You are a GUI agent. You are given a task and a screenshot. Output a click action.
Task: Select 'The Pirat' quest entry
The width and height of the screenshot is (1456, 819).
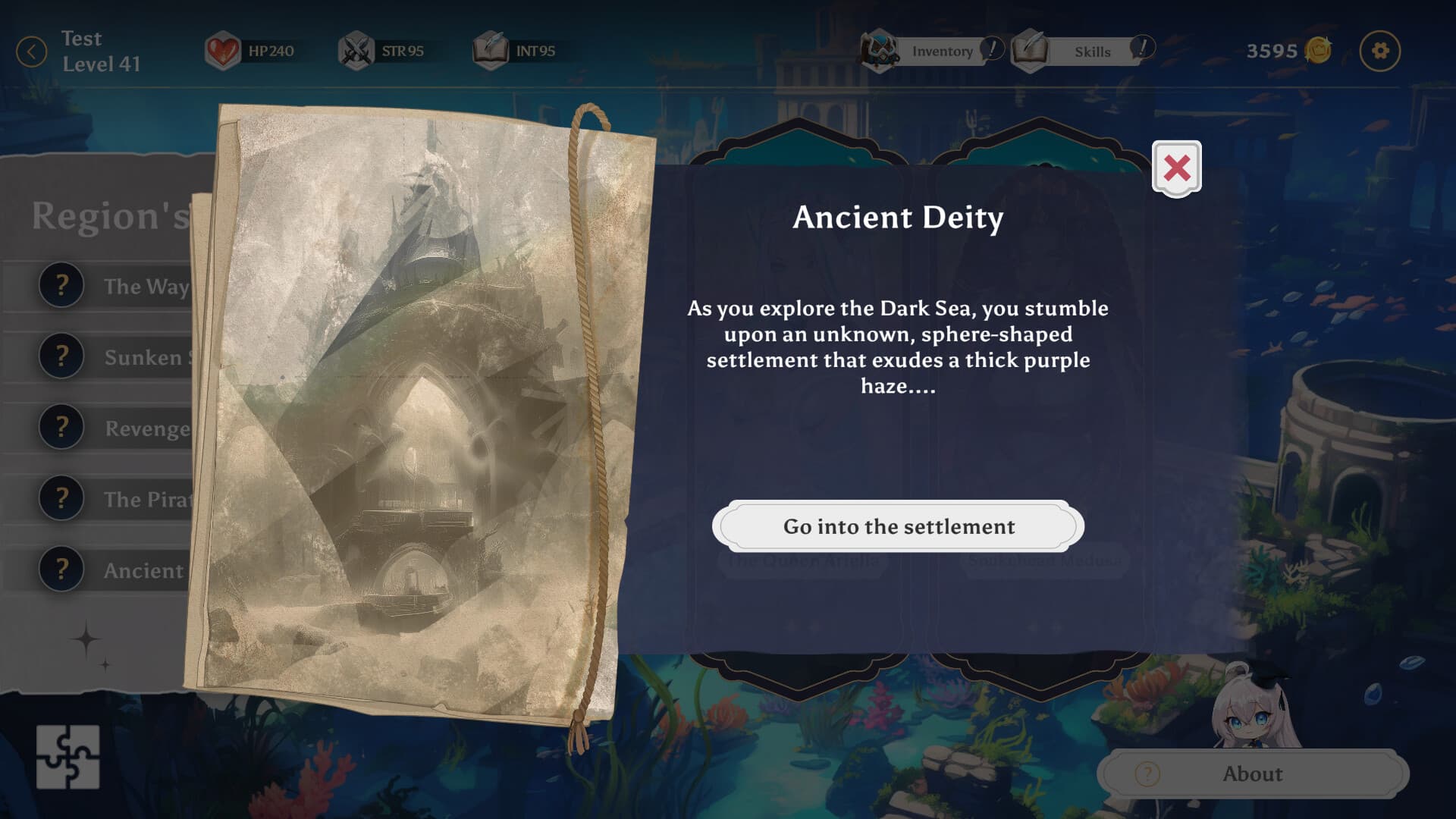coord(114,499)
